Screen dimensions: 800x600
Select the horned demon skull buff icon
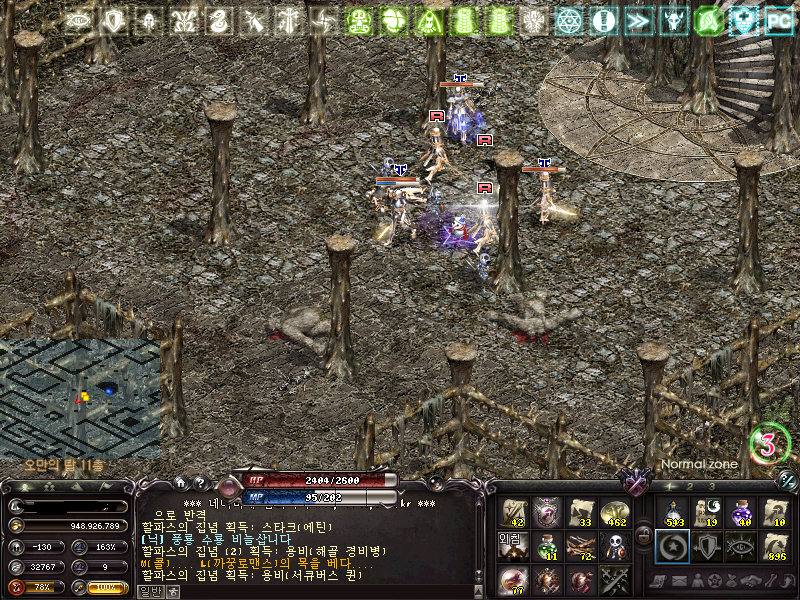pos(673,20)
